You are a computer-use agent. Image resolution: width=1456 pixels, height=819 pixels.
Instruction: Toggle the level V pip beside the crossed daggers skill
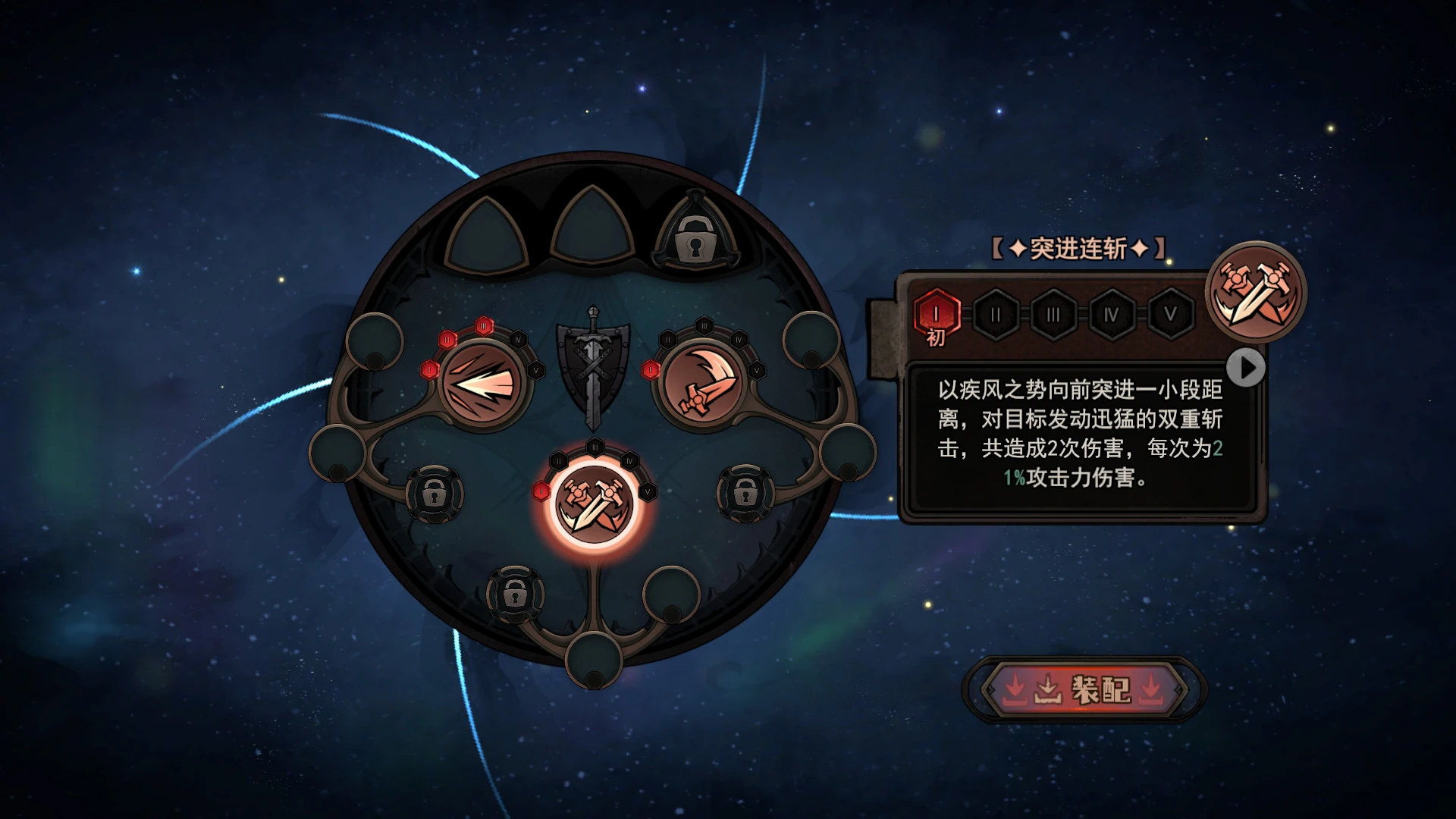coord(648,492)
